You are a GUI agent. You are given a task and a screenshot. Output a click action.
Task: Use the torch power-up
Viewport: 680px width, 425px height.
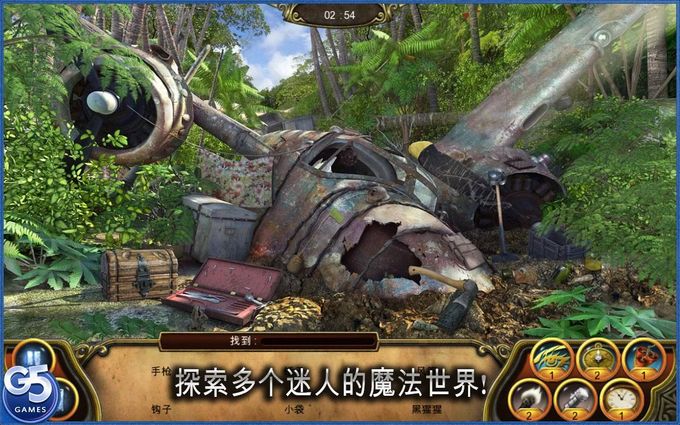tap(530, 397)
